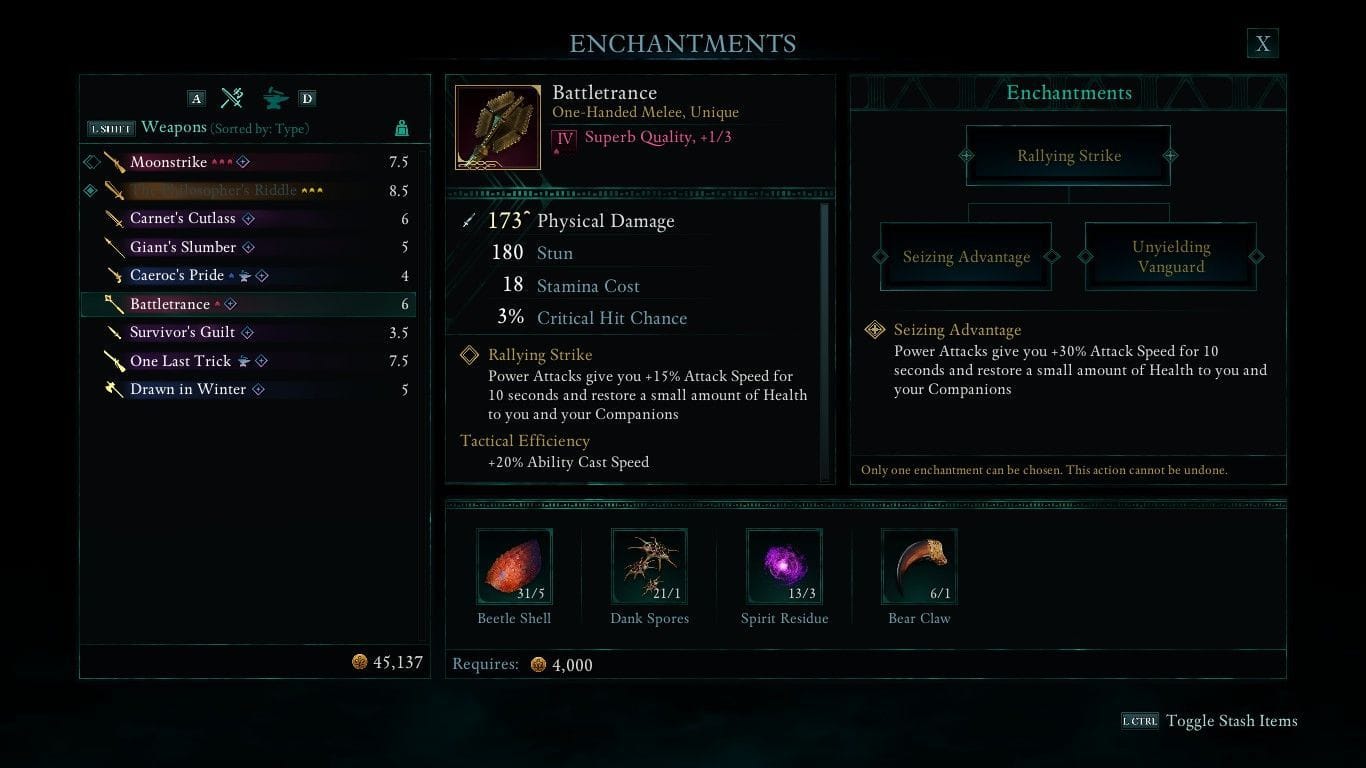Select the crossed swords weapon filter icon
The image size is (1366, 768).
(232, 98)
